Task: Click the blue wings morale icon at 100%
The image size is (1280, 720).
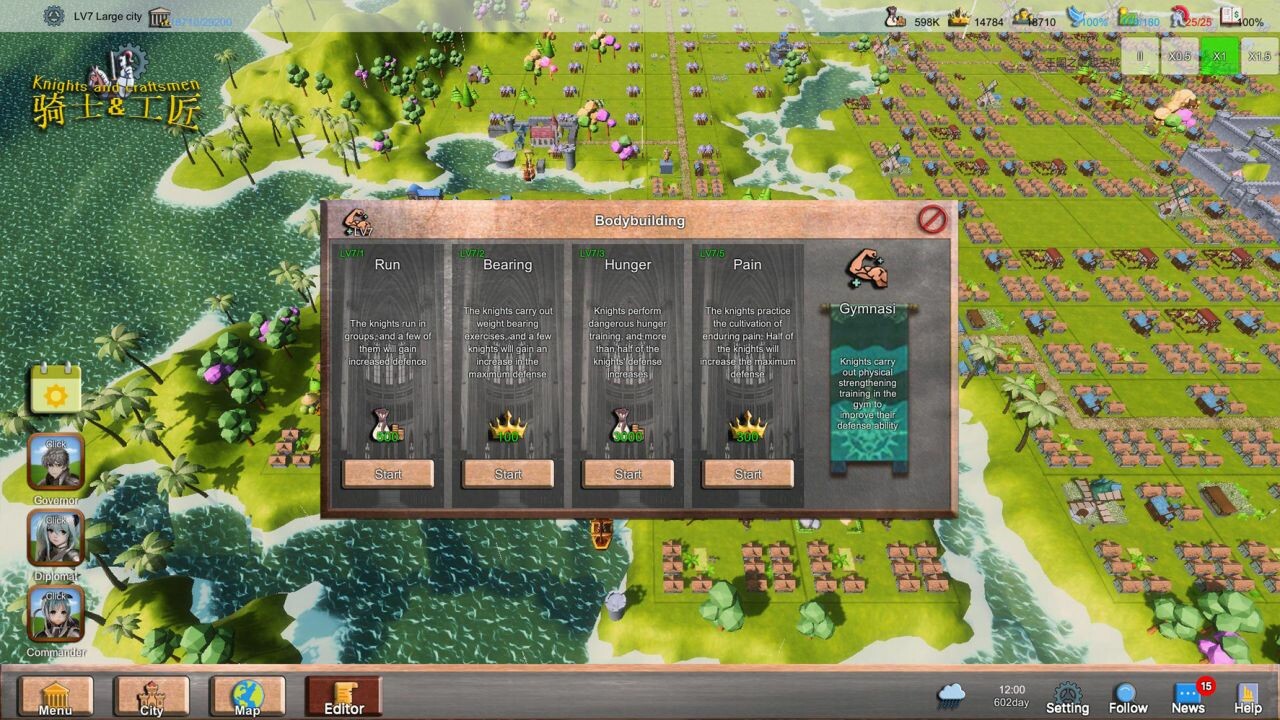Action: pos(1077,15)
